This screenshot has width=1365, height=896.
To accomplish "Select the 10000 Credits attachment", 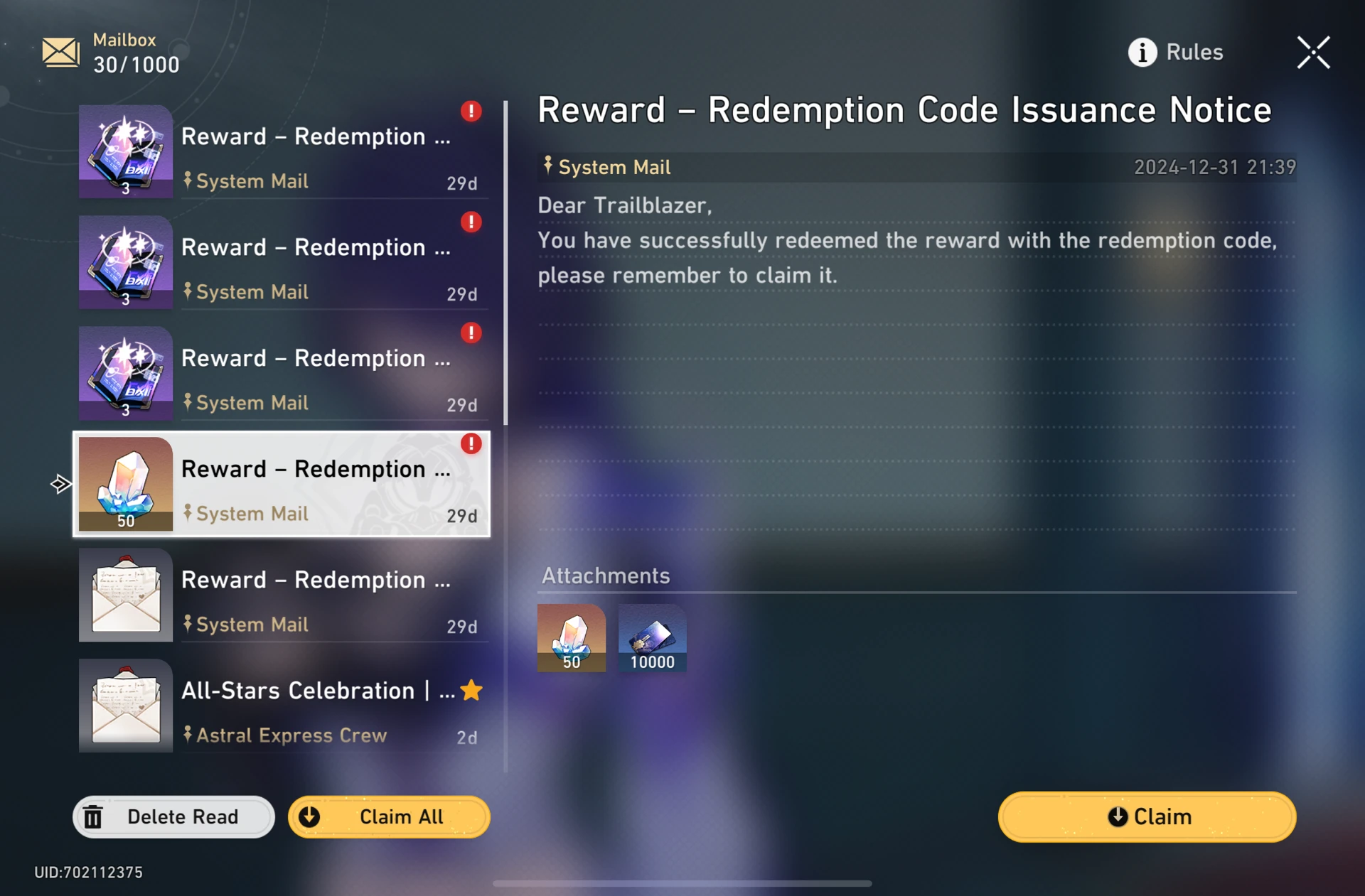I will [651, 637].
